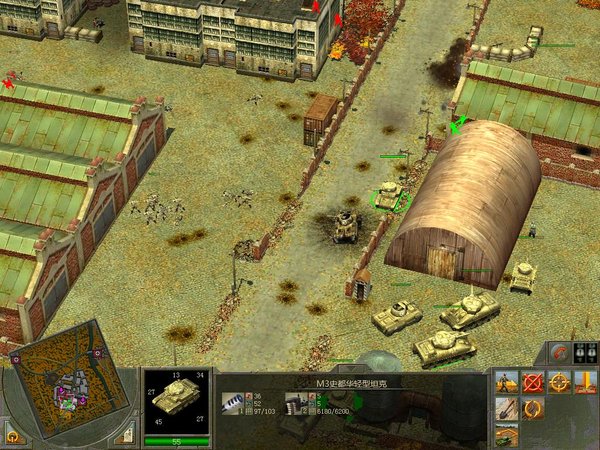Choose the orange crosshair attack command
This screenshot has height=450, width=600.
[560, 381]
